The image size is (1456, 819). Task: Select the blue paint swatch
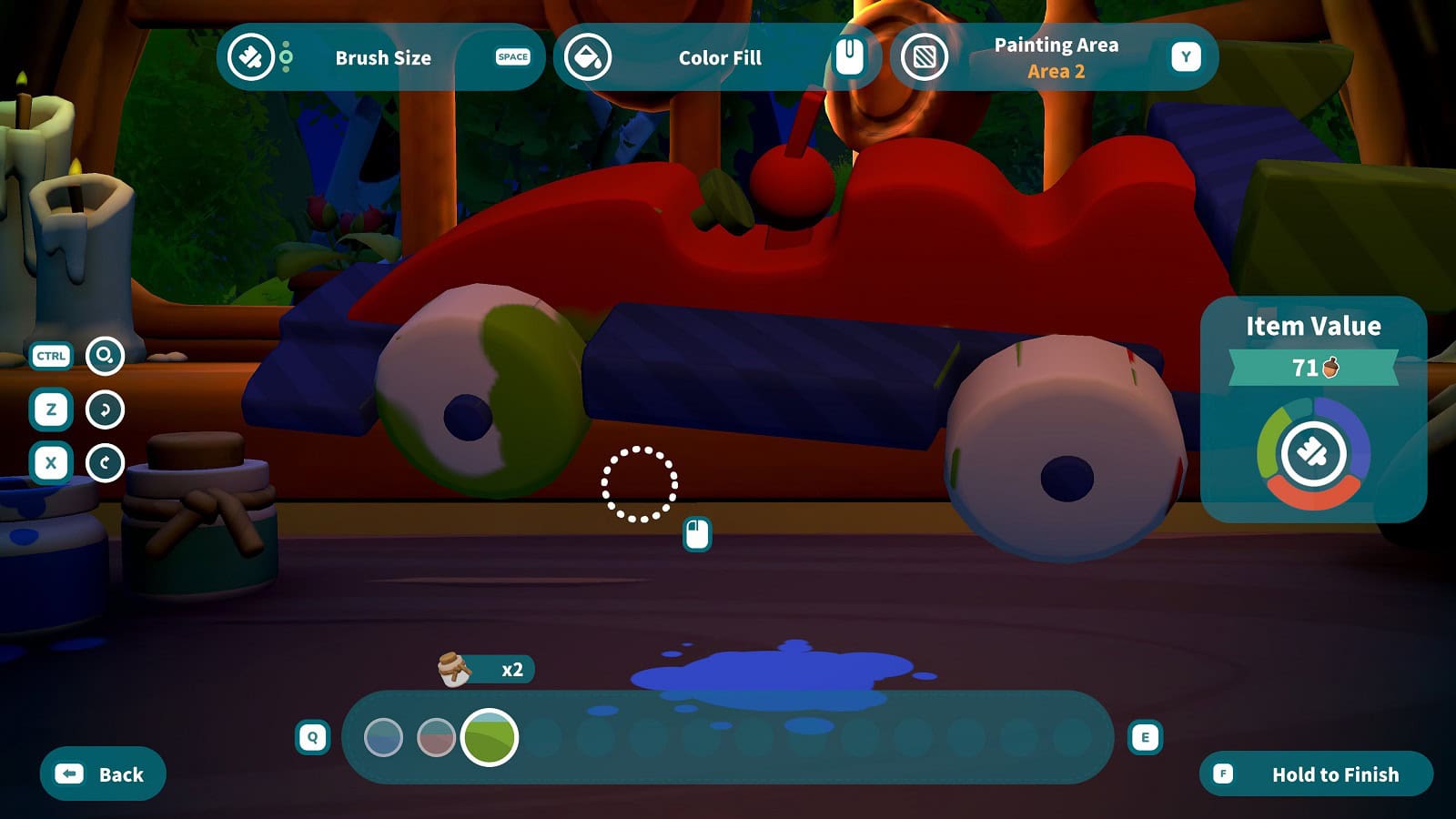383,737
